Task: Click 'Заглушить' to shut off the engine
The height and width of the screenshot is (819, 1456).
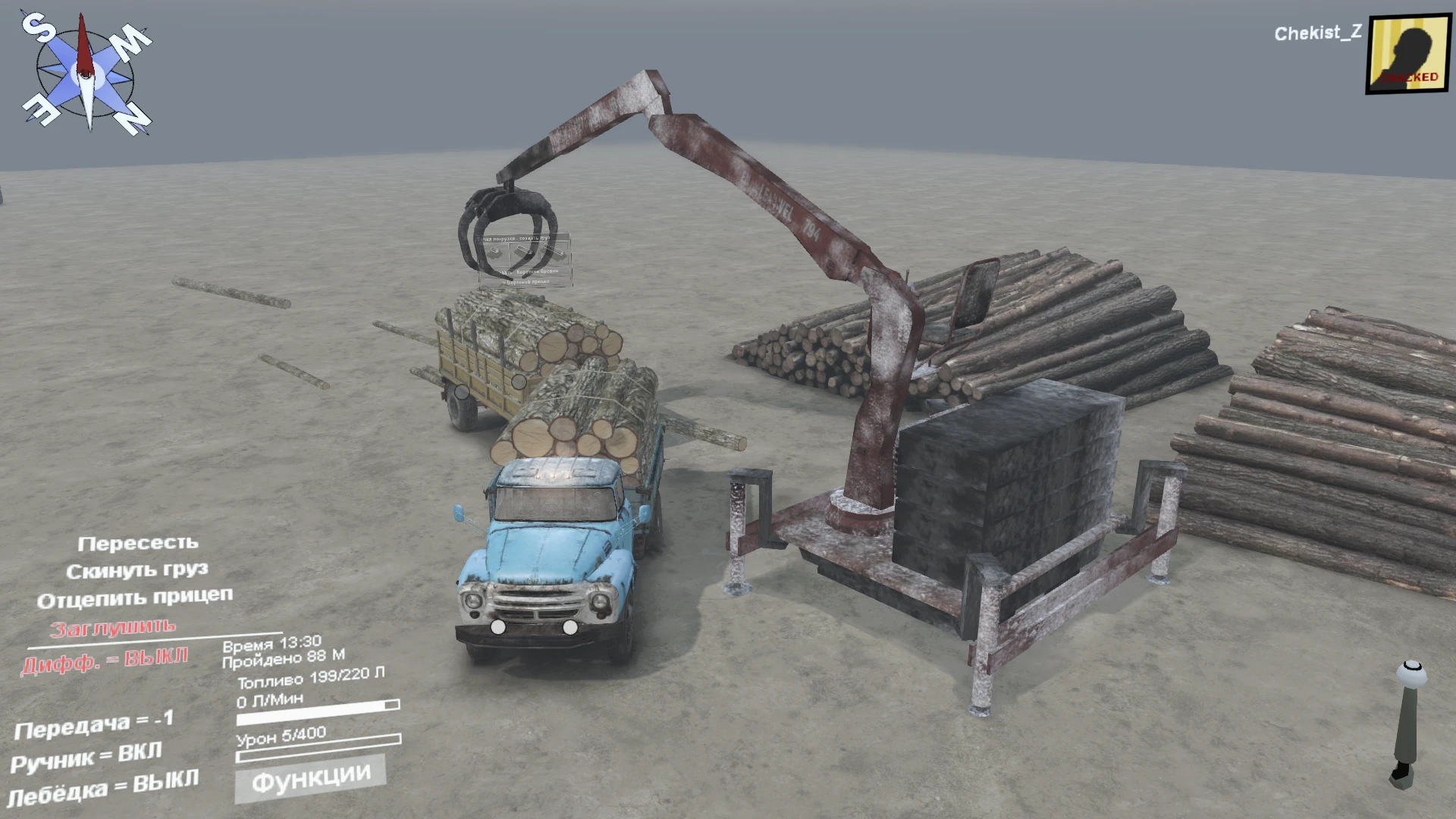Action: pyautogui.click(x=114, y=627)
